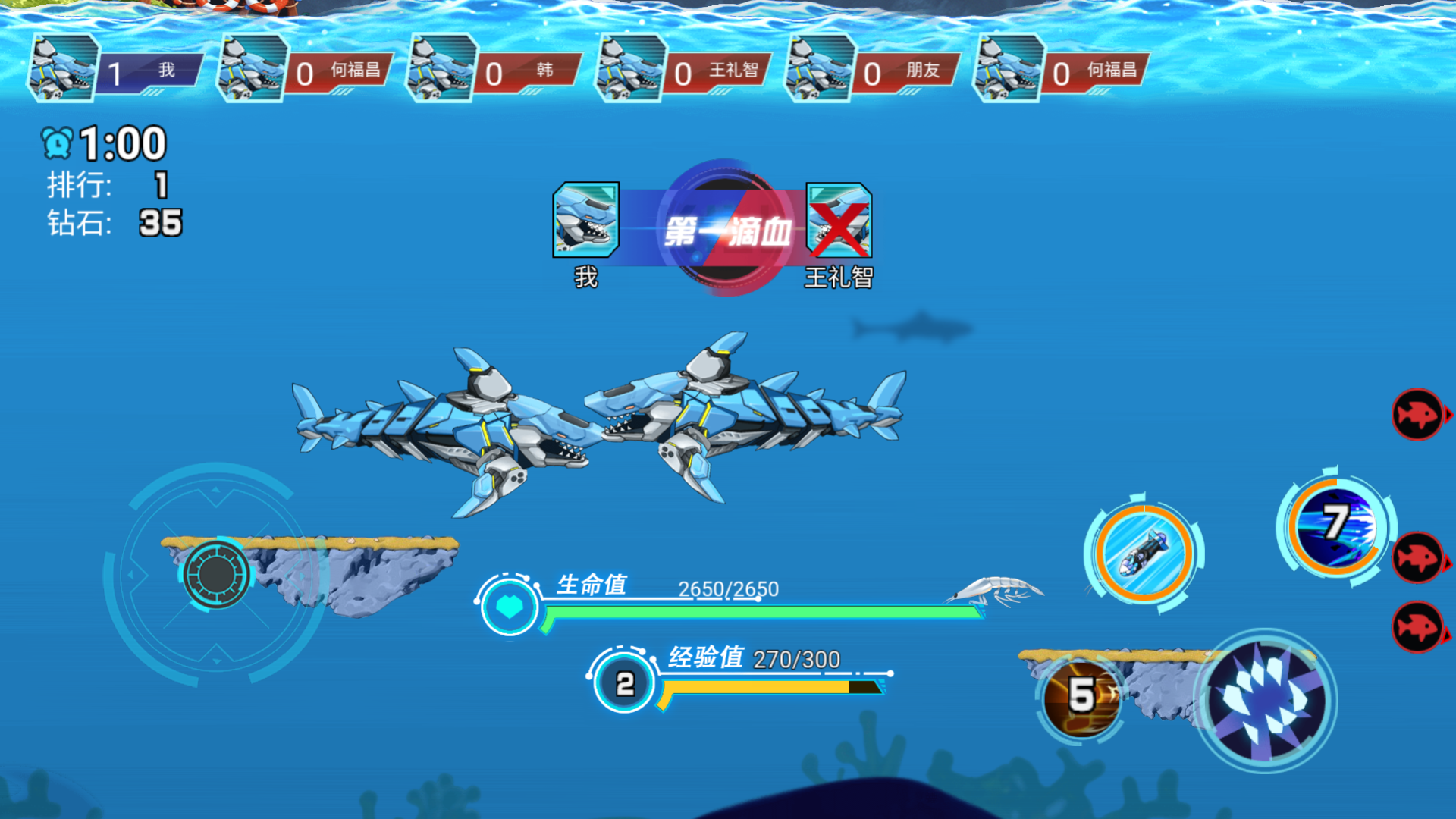
Task: Tap the virtual joystick knob
Action: 216,574
